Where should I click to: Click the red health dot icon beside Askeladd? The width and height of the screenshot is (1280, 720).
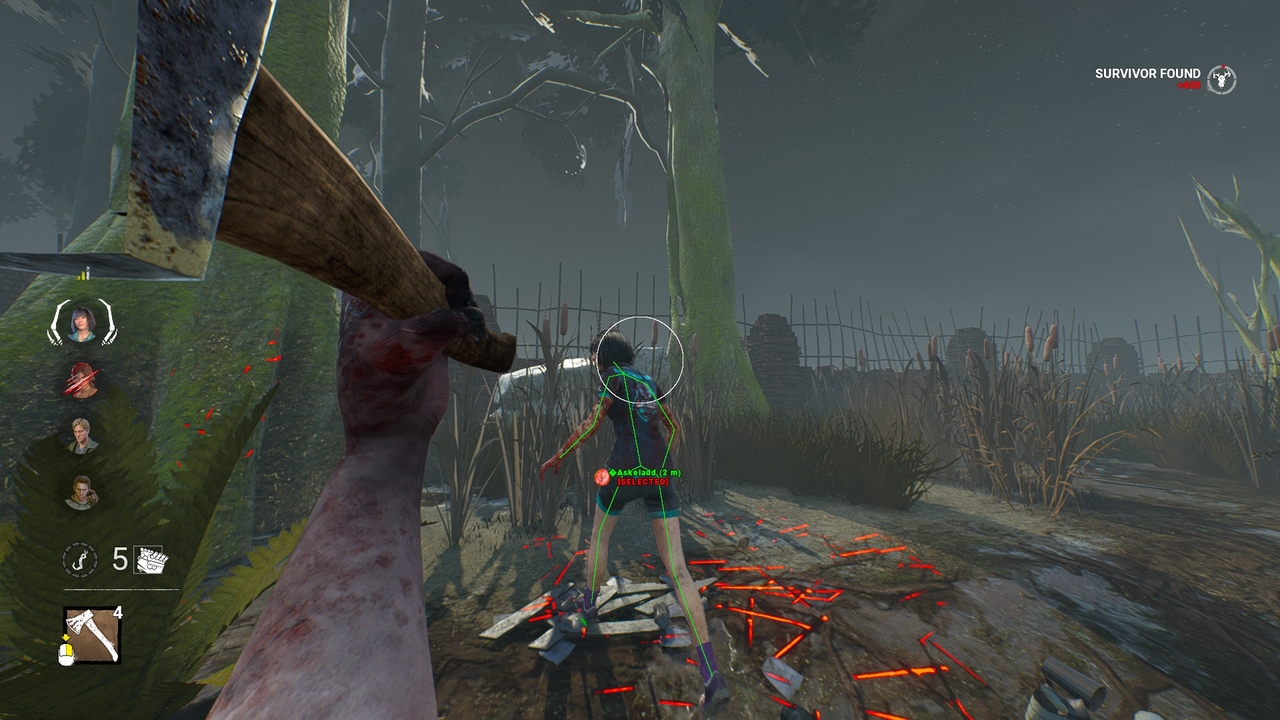(602, 477)
